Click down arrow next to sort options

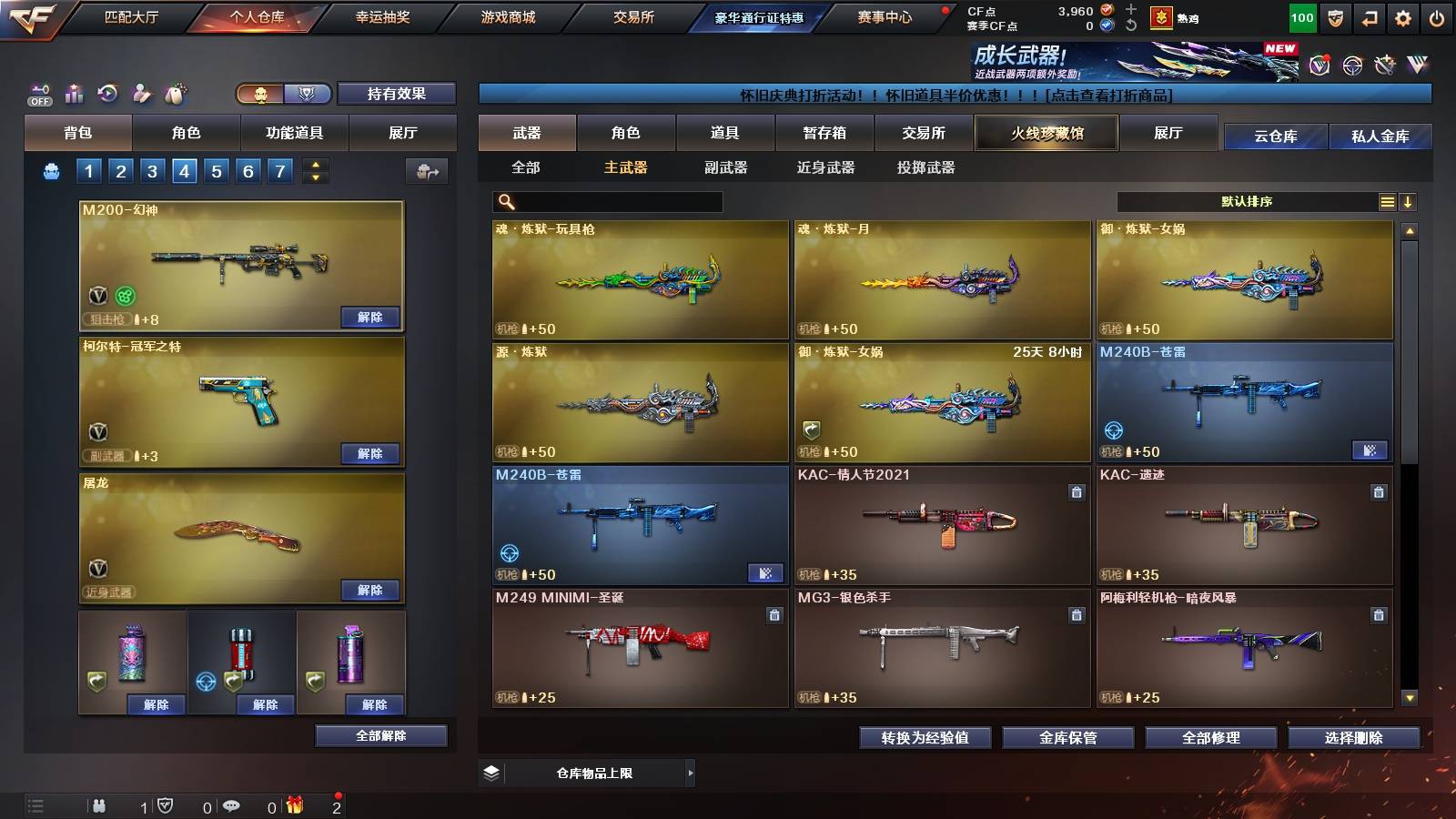click(1409, 201)
